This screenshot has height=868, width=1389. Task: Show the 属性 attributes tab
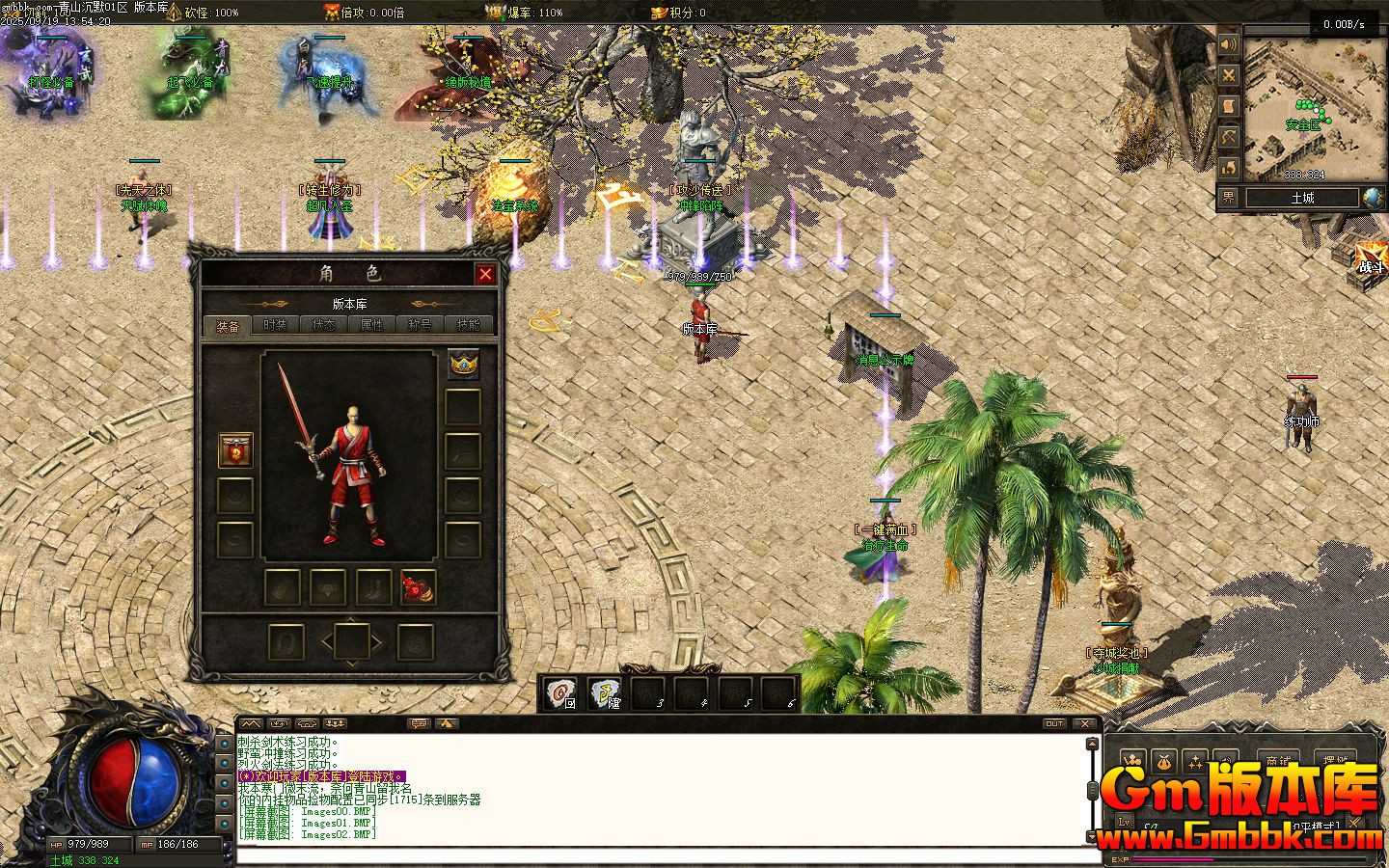(x=372, y=326)
